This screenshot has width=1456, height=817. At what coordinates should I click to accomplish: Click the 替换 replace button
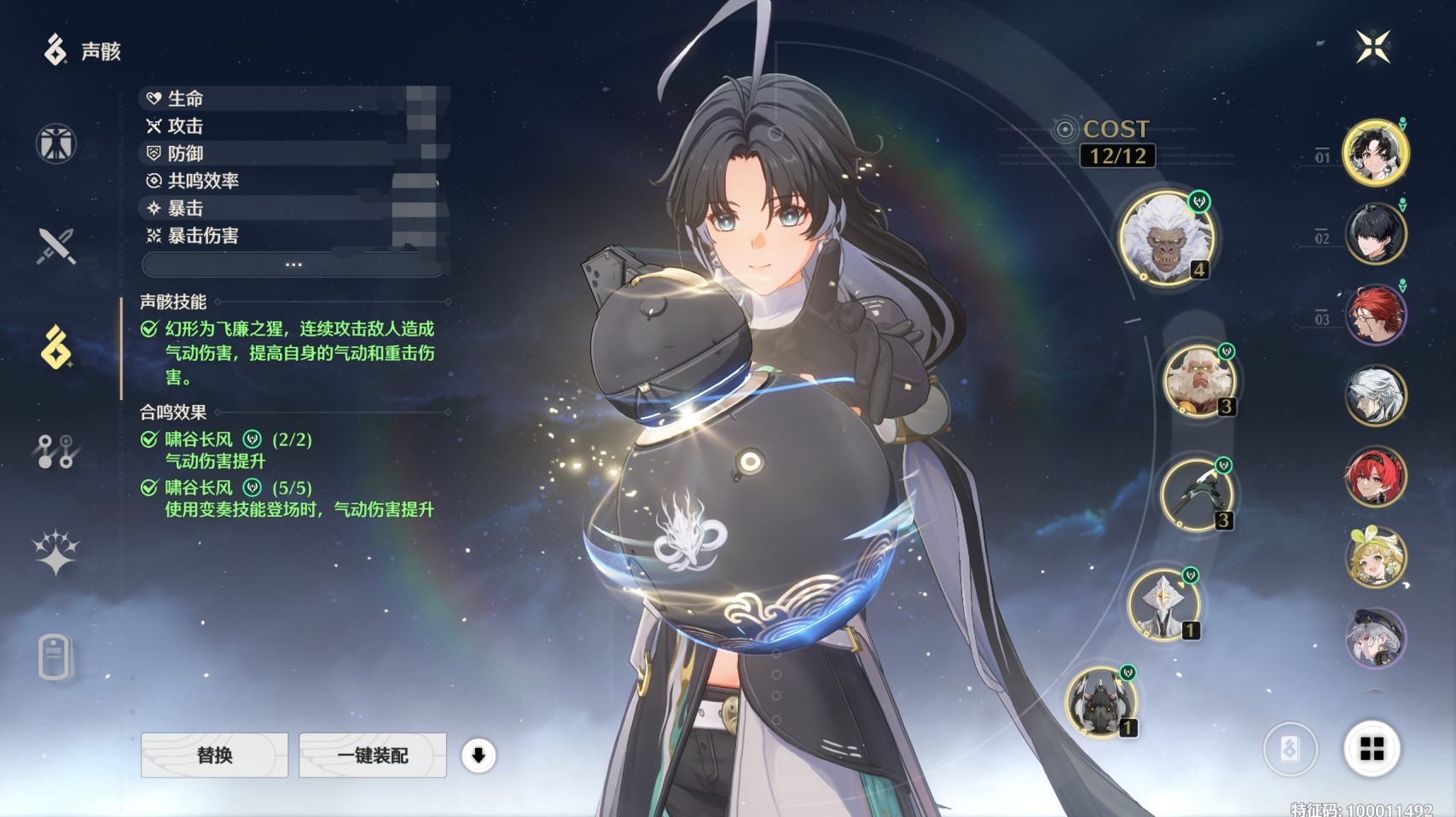click(214, 755)
